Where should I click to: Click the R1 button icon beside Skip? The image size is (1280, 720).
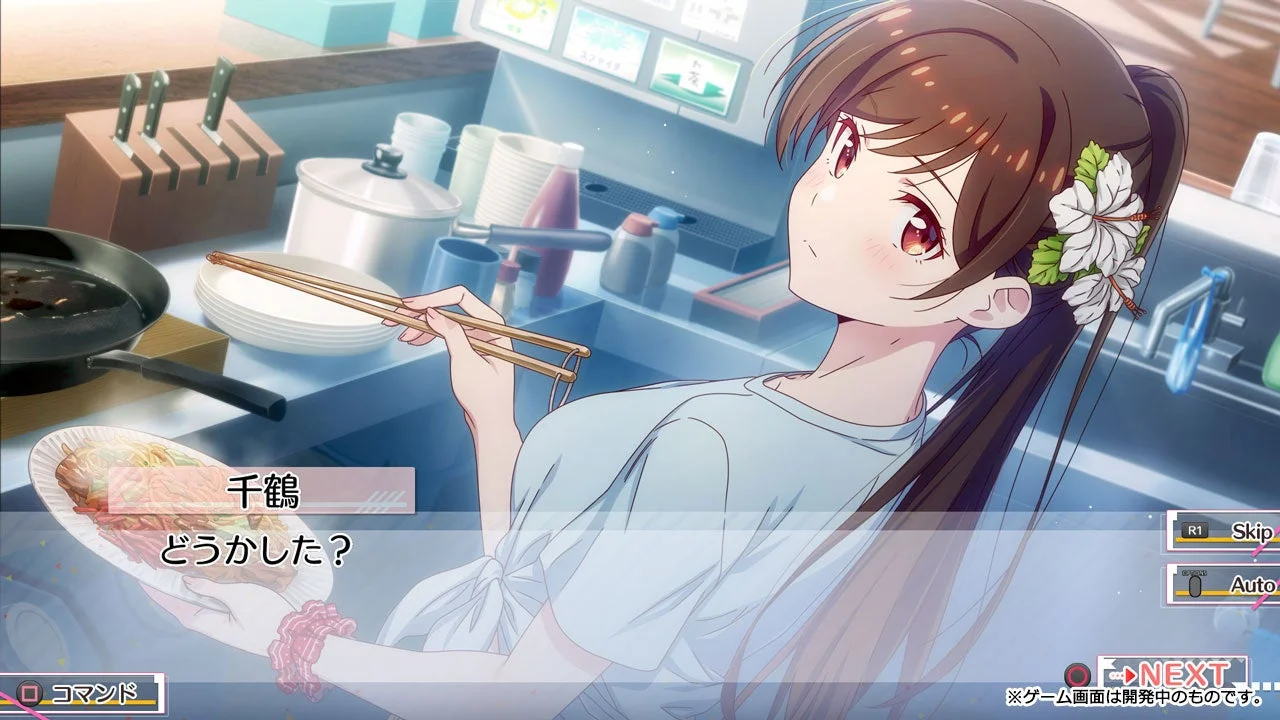point(1195,531)
